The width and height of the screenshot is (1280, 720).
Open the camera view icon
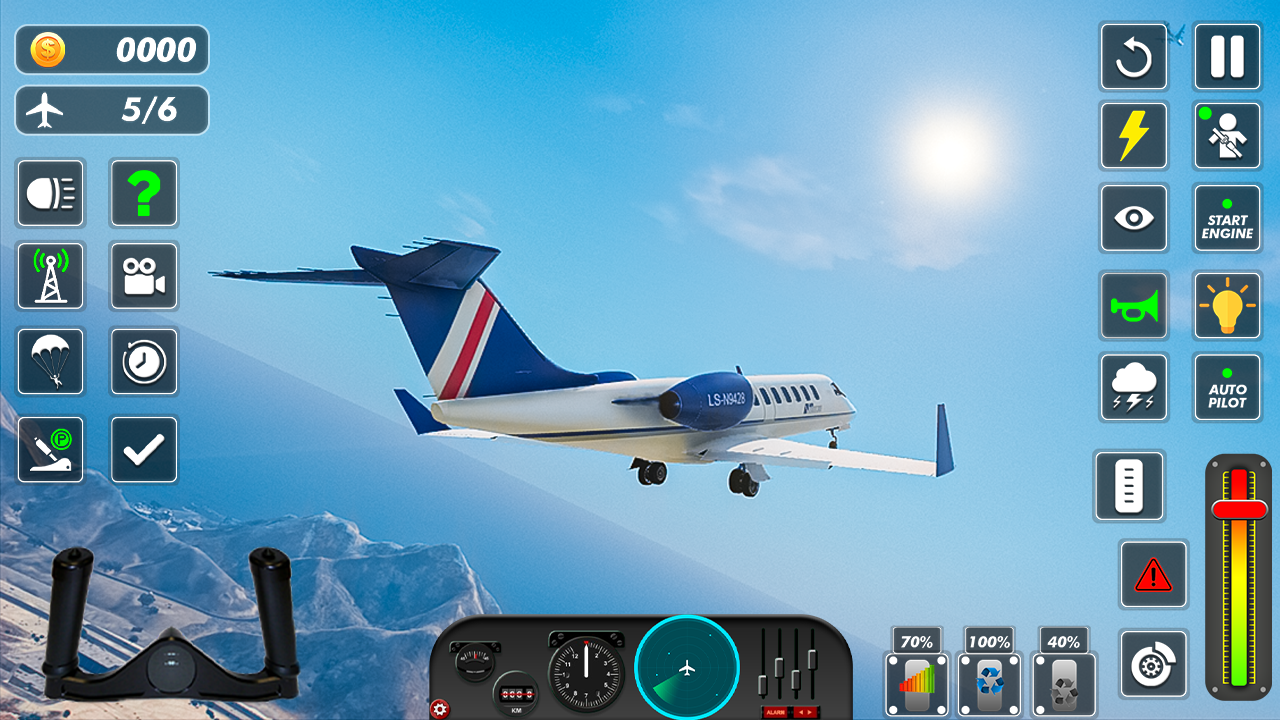pos(144,276)
